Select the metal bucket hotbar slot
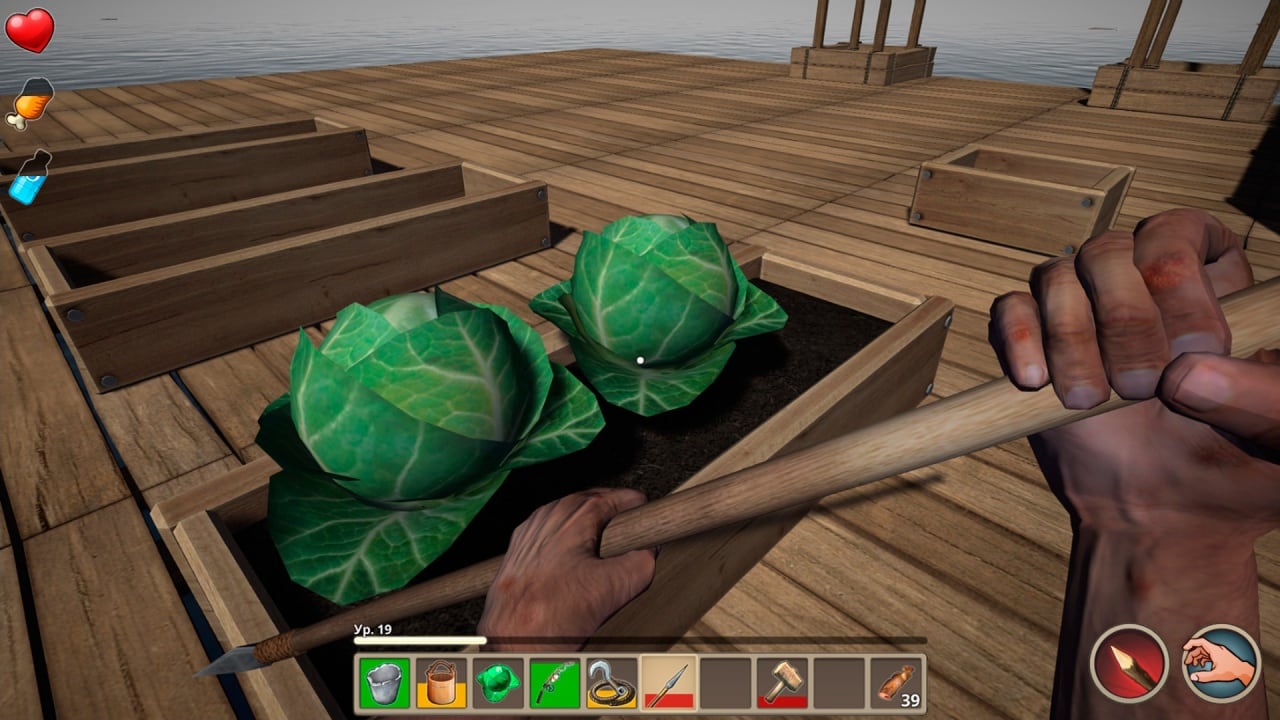1280x720 pixels. point(384,683)
